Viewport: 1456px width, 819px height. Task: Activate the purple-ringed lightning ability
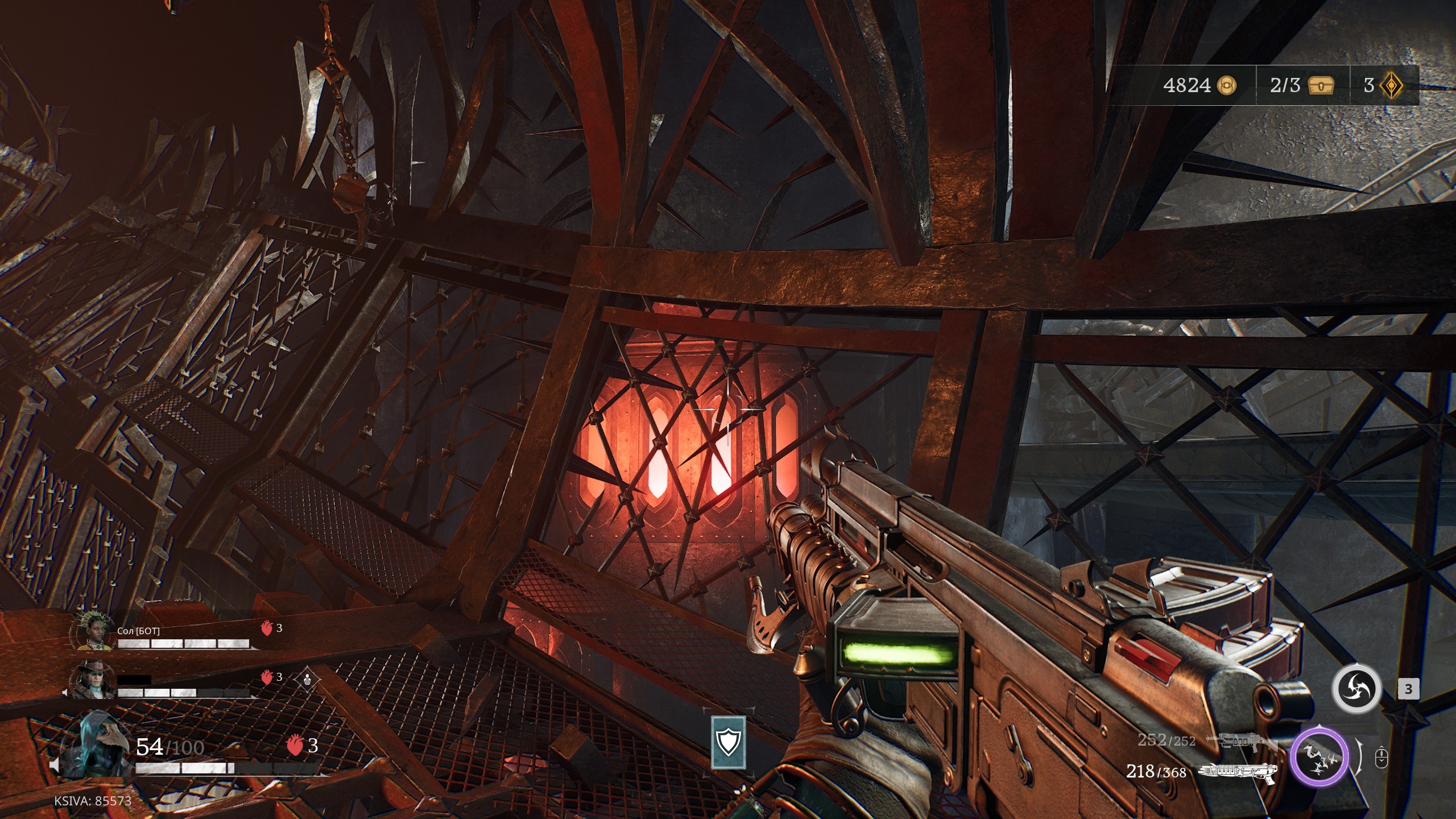click(1319, 756)
